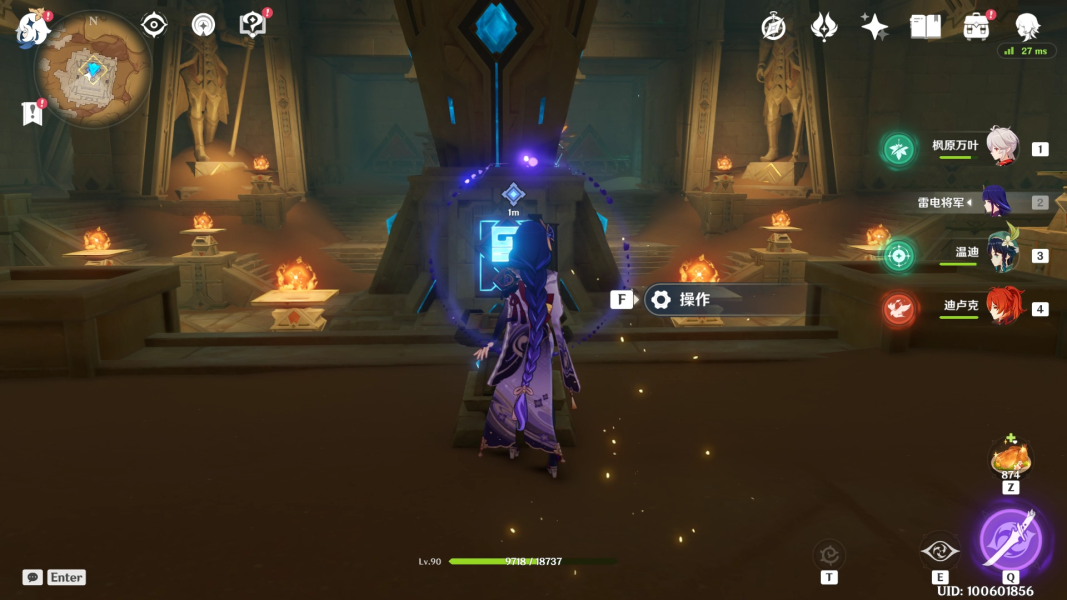The height and width of the screenshot is (600, 1067).
Task: Open the chat box speech bubble
Action: 33,577
